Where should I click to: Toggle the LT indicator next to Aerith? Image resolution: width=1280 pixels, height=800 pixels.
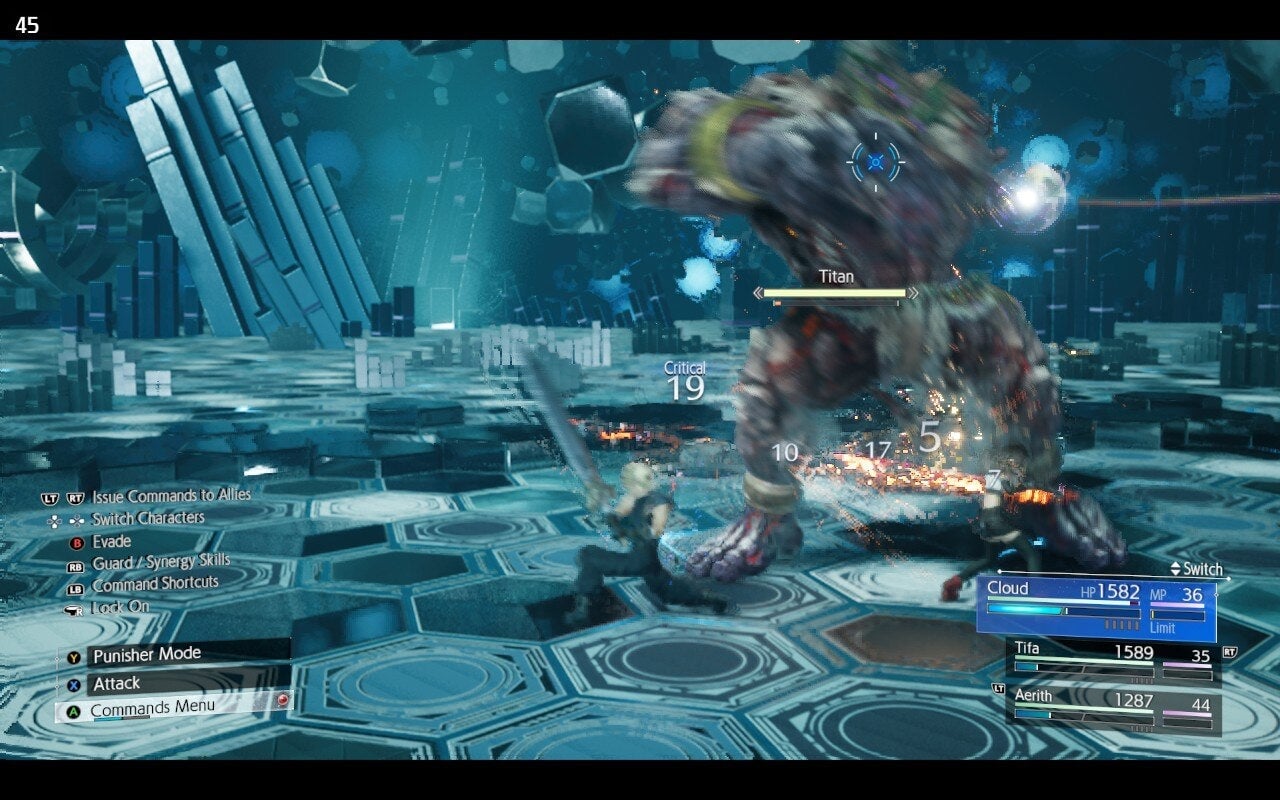tap(999, 689)
